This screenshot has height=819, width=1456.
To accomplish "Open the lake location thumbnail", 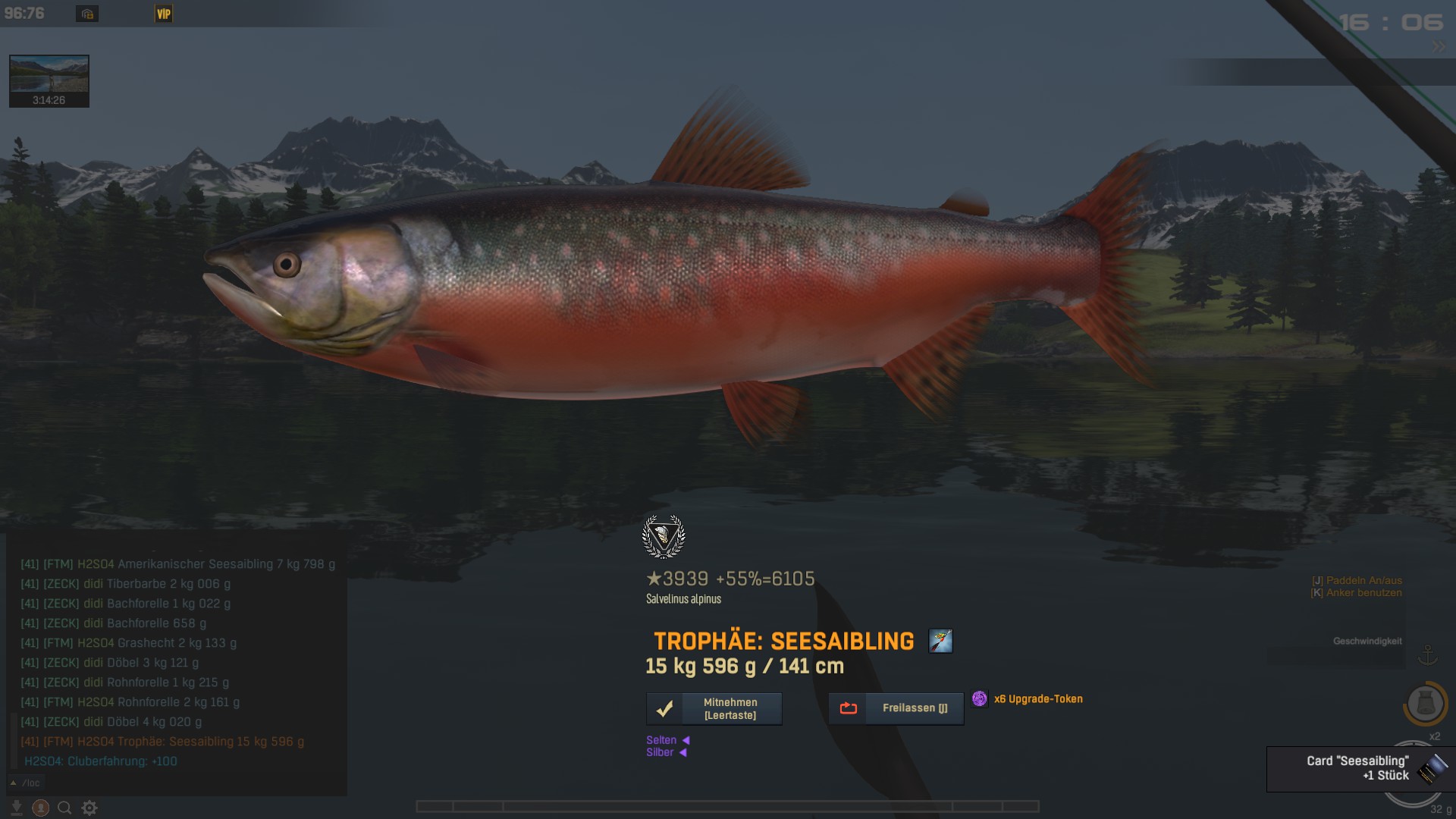I will [49, 80].
